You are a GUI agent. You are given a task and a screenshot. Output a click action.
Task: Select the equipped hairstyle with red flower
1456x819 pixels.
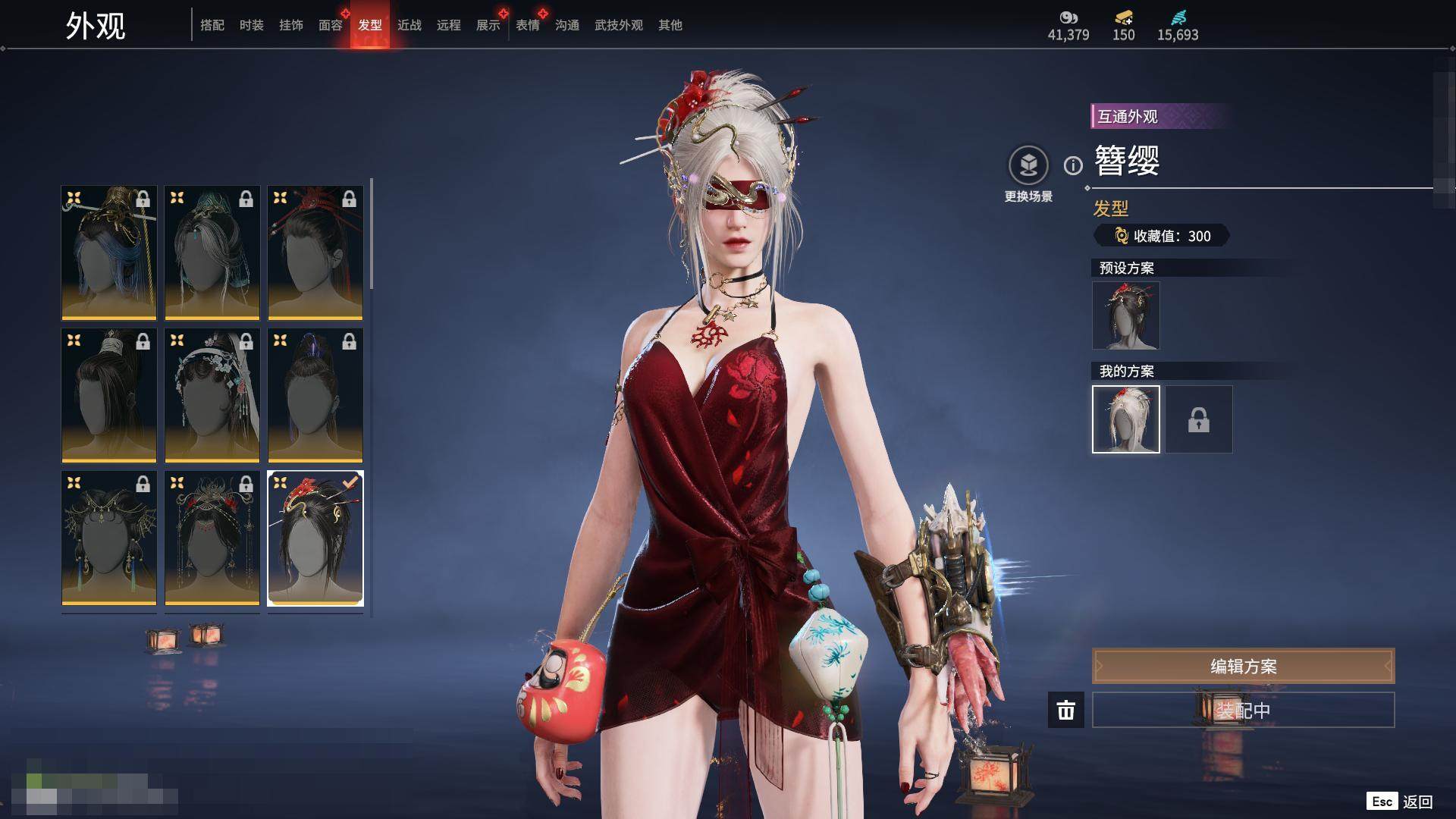coord(315,538)
